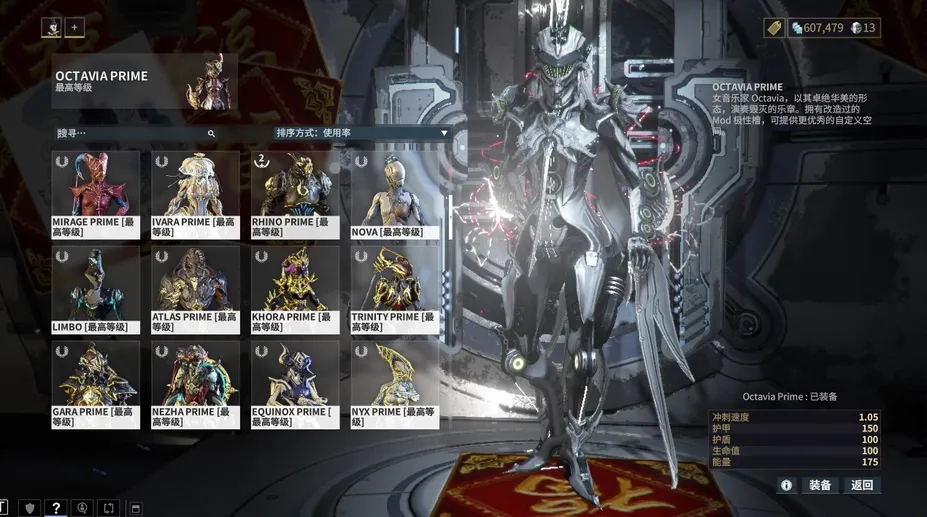Select the Nova warframe tile
Viewport: 927px width, 517px height.
(395, 192)
